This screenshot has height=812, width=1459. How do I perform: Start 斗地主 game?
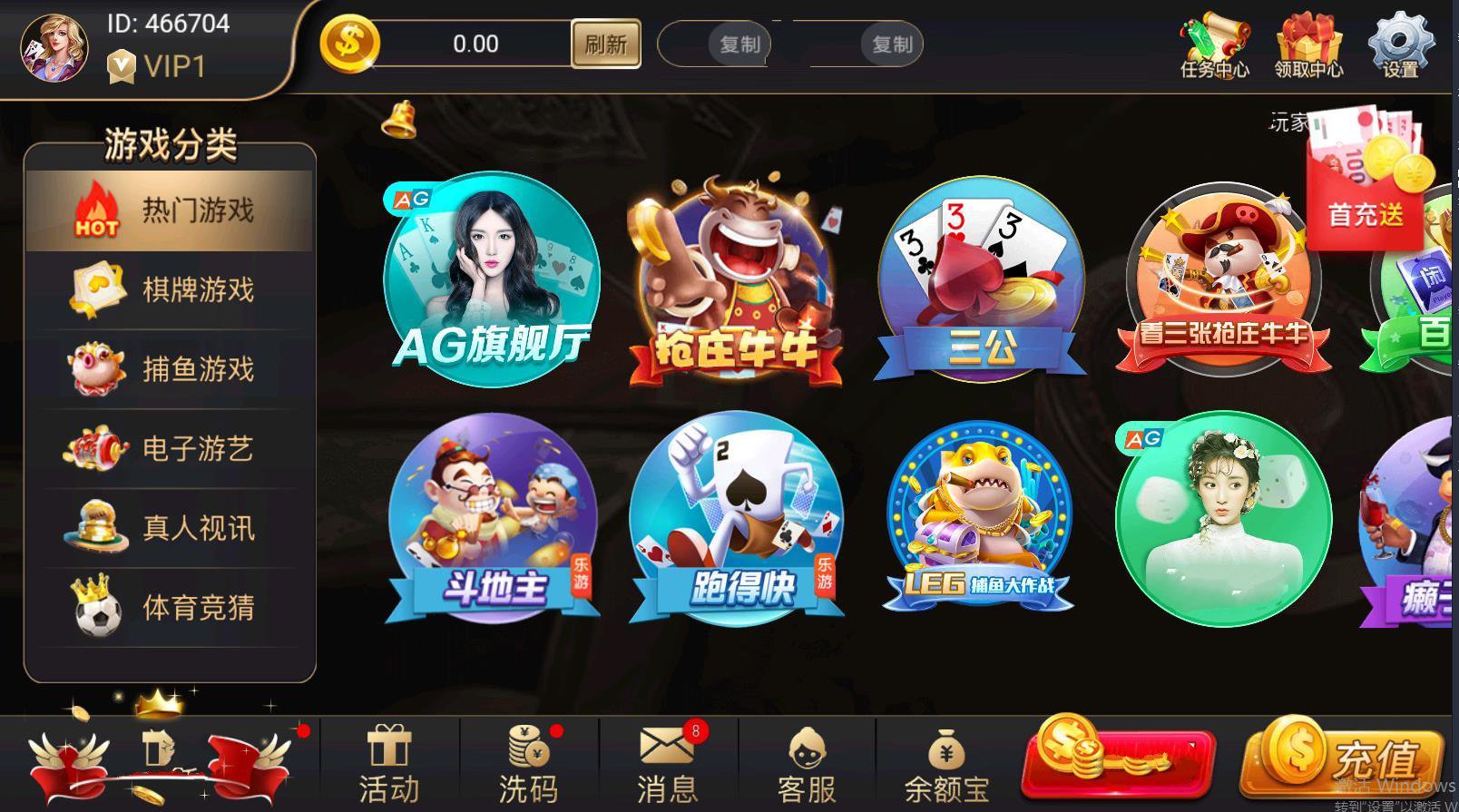coord(493,522)
